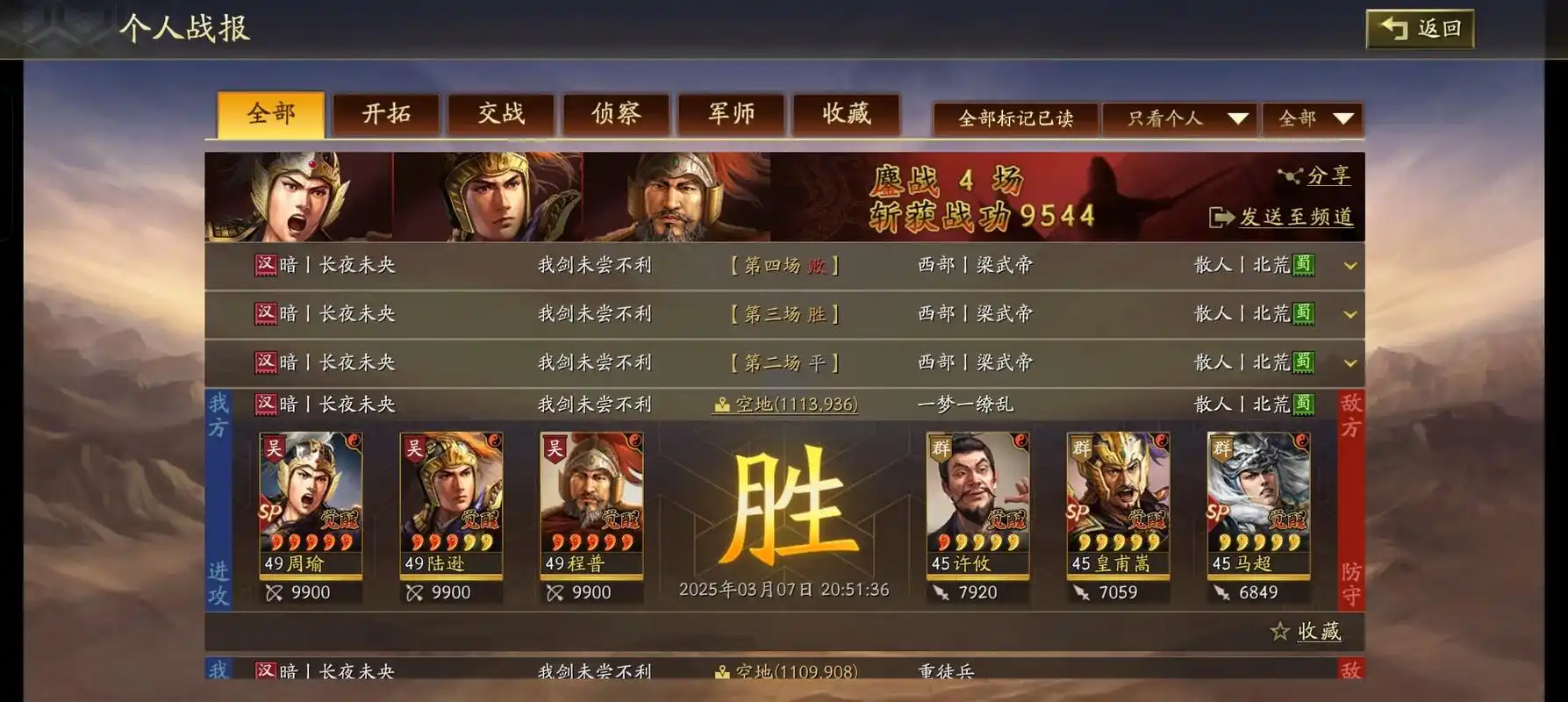Switch to the 侦察 tab
This screenshot has height=702, width=1568.
(x=615, y=114)
